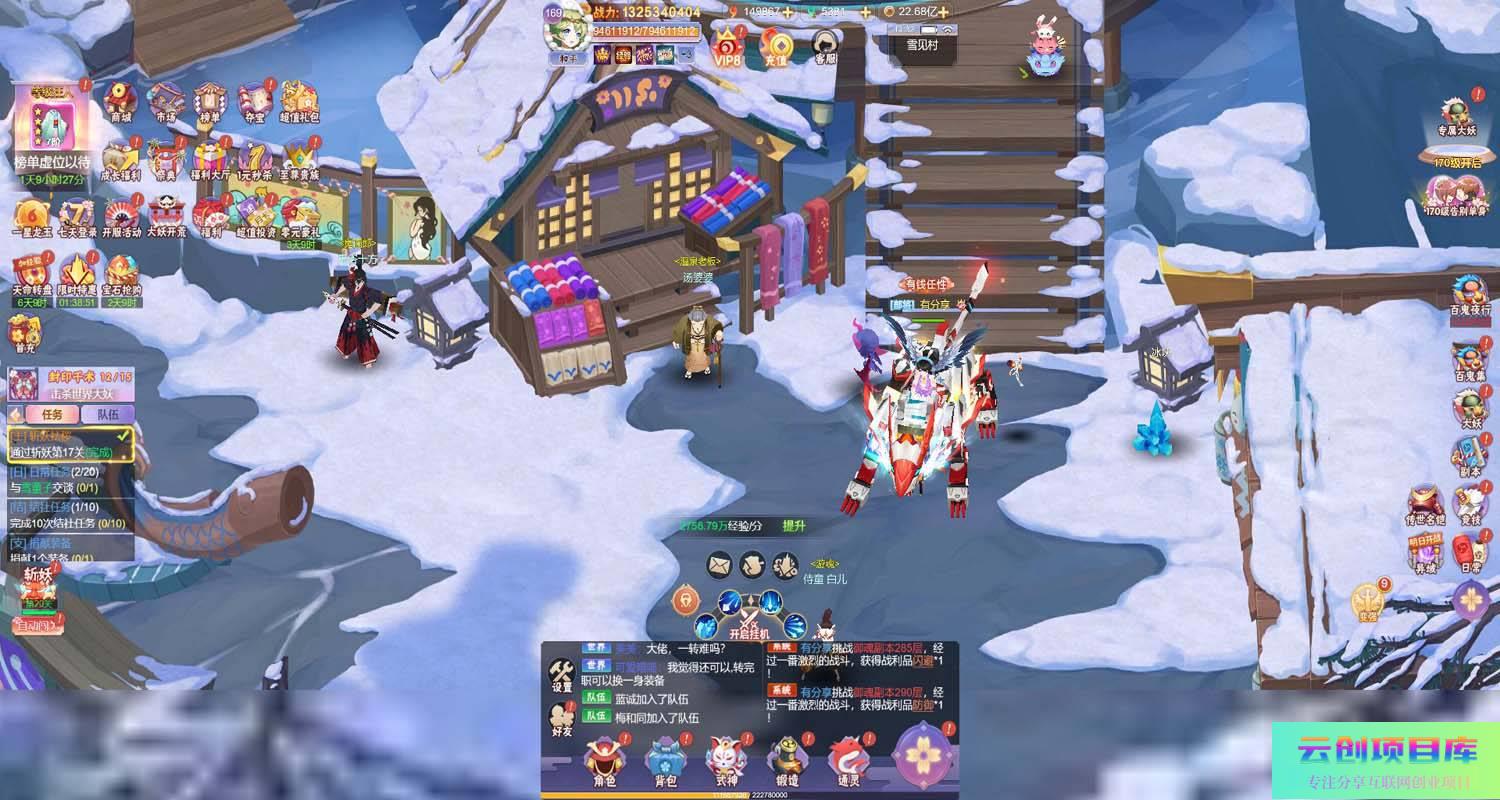Screen dimensions: 1500x800
Task: Open the 副本 dungeon icon
Action: [1470, 457]
